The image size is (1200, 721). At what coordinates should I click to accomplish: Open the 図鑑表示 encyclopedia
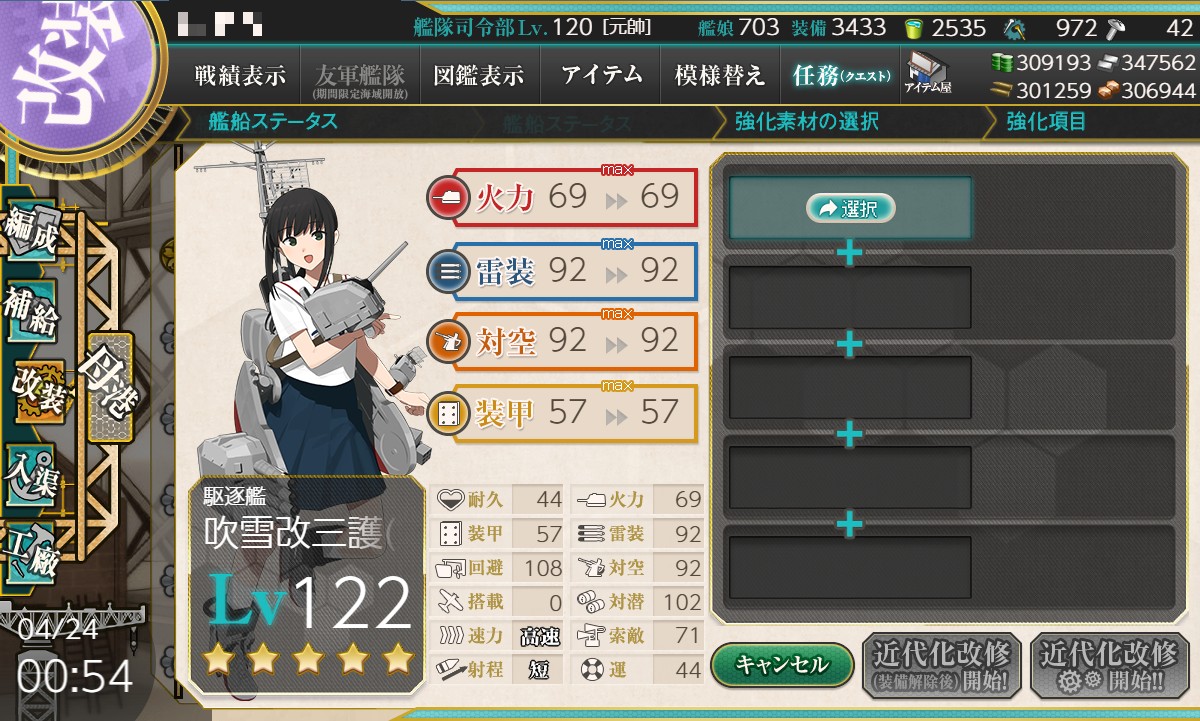coord(478,76)
